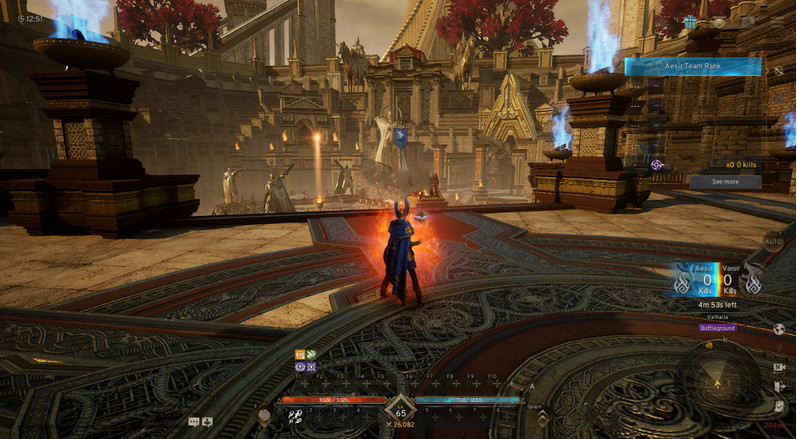Click the See more button
This screenshot has width=797, height=439.
click(x=725, y=182)
